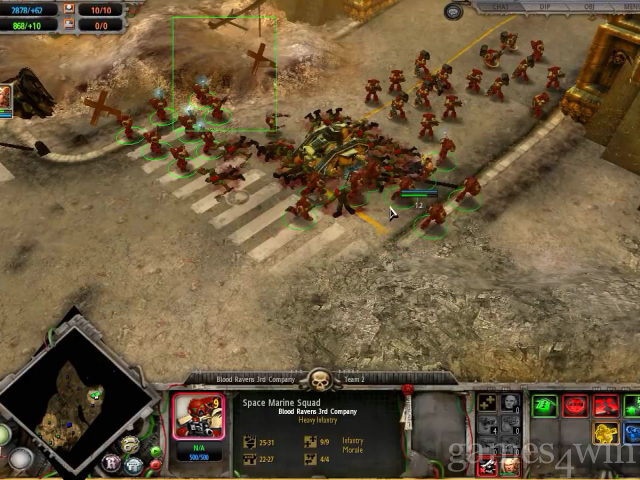Click the reinforce squad plus icon
Image resolution: width=640 pixels, height=480 pixels.
coord(487,404)
